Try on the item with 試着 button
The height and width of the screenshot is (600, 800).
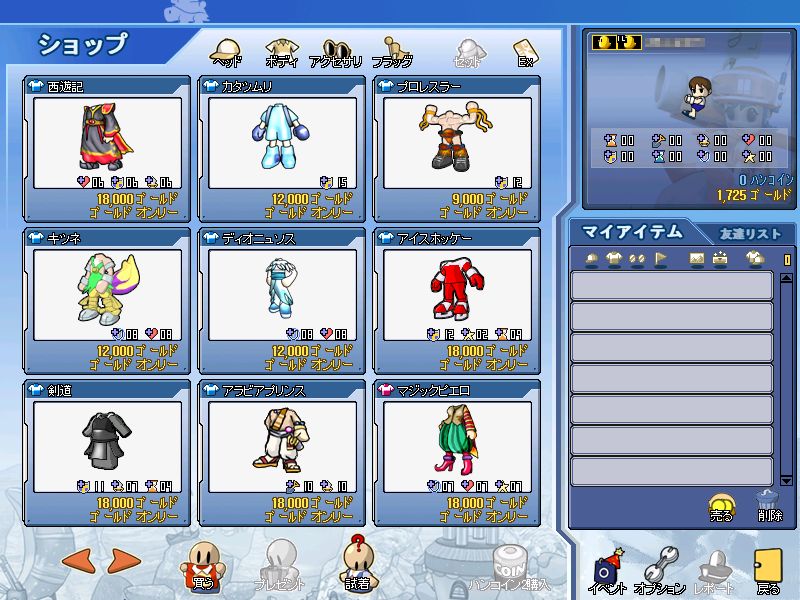(357, 565)
